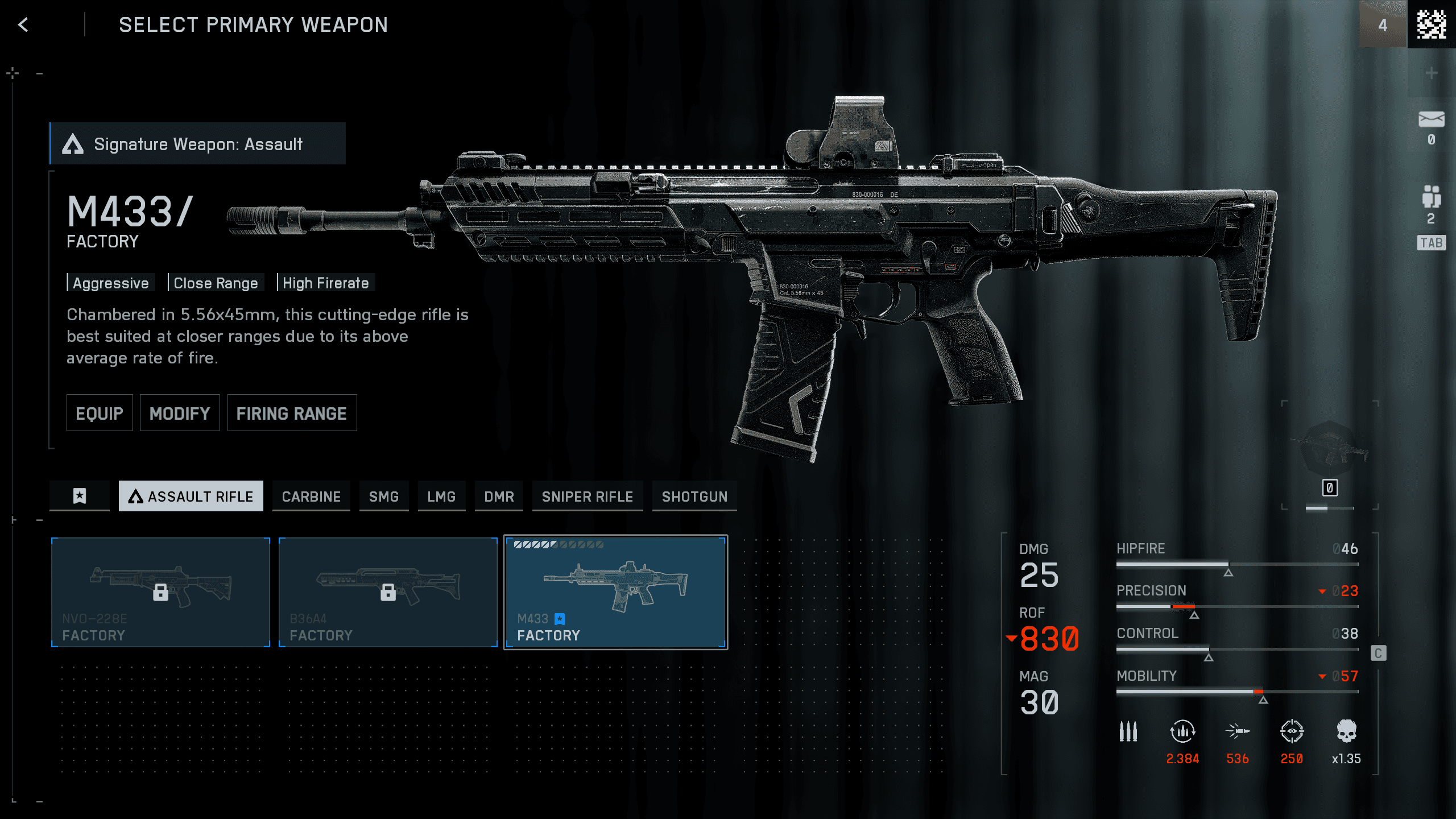
Task: Open the squad members icon
Action: point(1431,197)
